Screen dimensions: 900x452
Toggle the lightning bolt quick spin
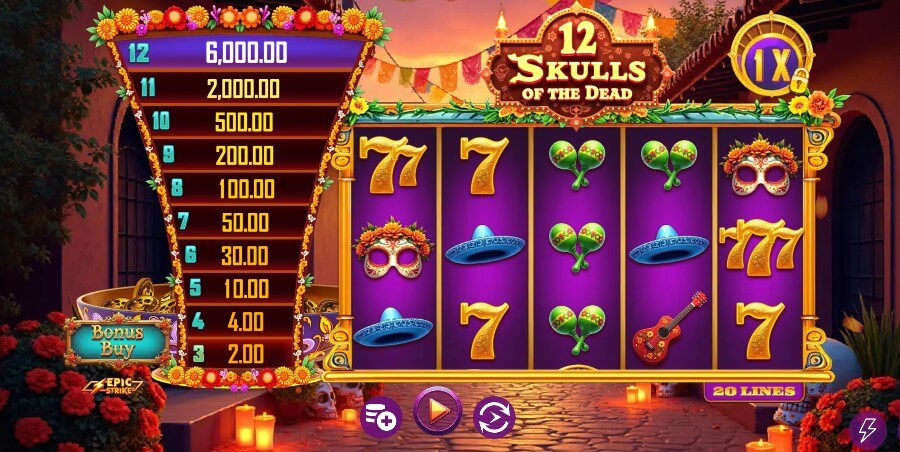867,430
